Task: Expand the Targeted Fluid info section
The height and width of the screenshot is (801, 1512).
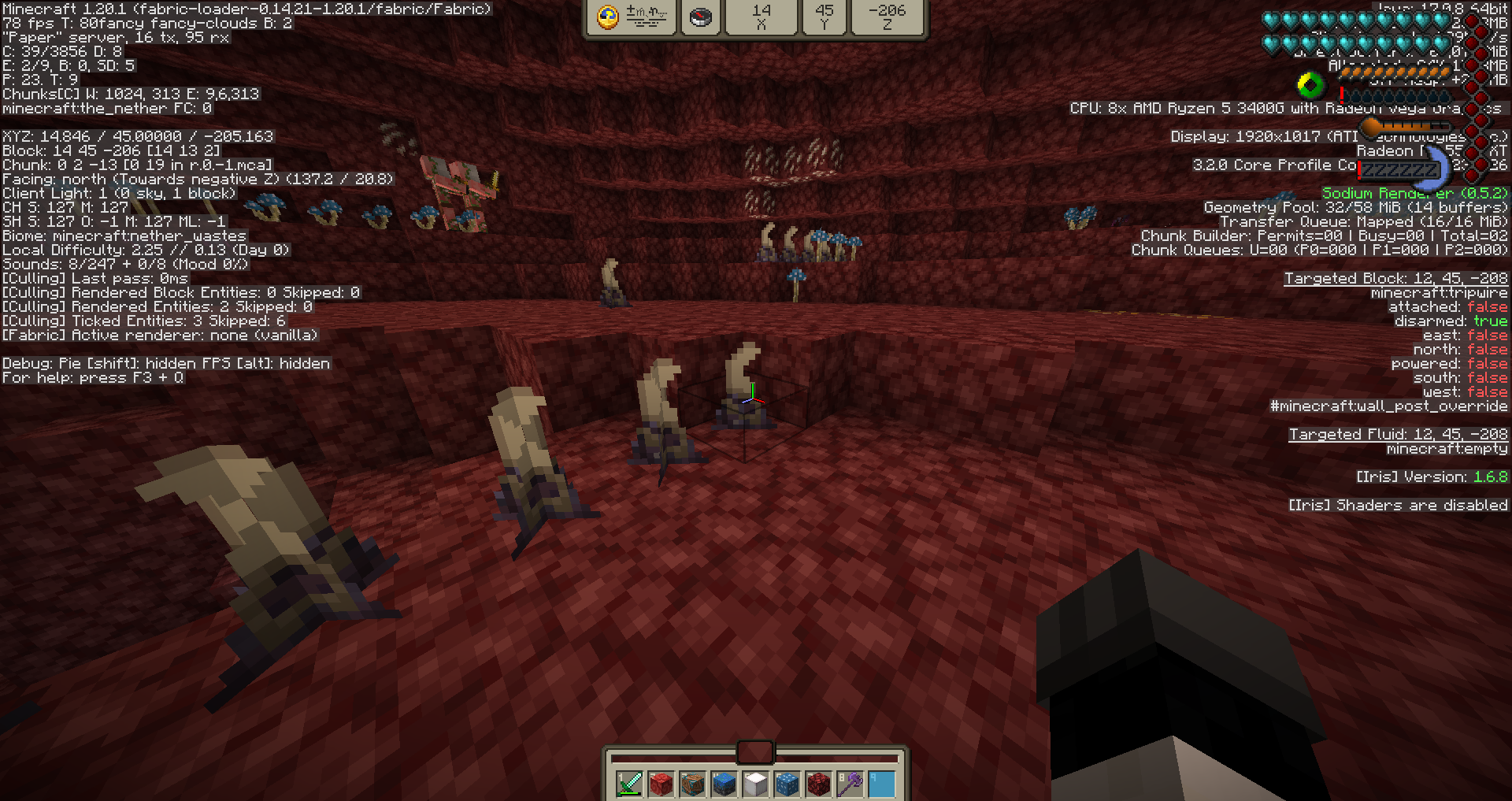Action: pyautogui.click(x=1399, y=434)
